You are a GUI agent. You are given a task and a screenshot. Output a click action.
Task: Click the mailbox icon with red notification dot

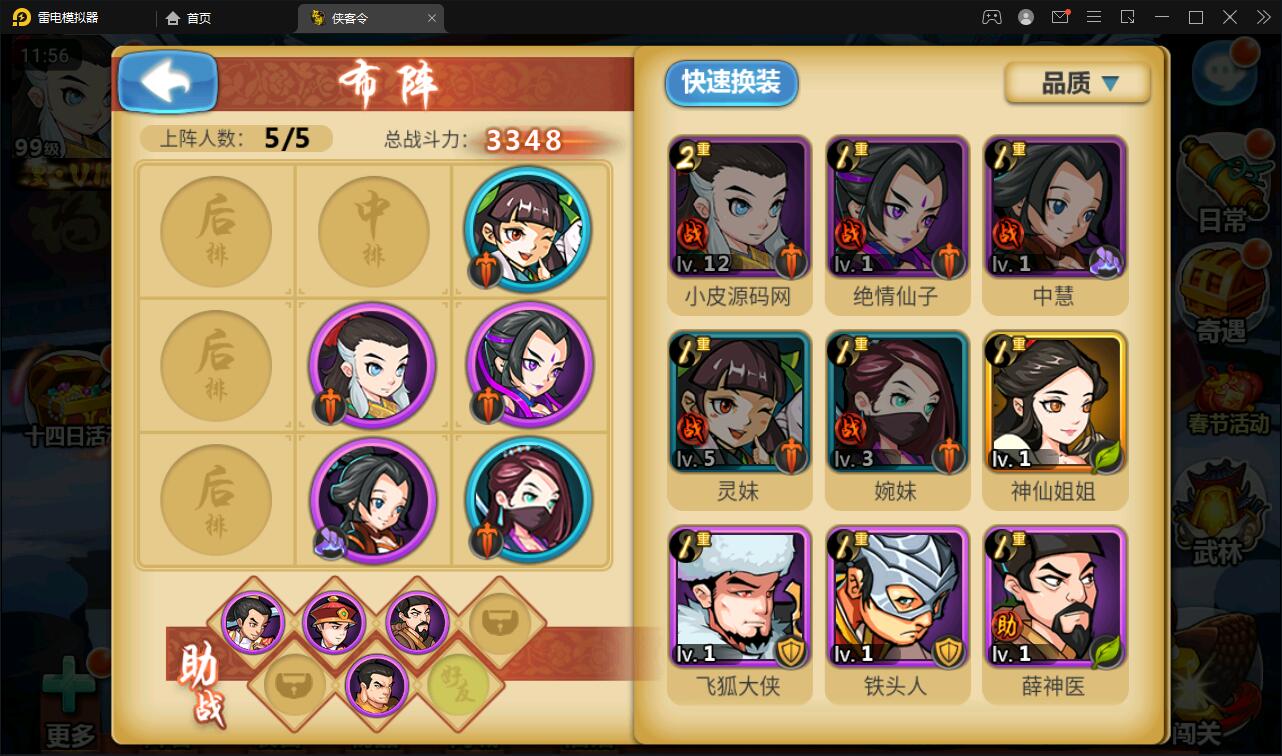click(1060, 17)
